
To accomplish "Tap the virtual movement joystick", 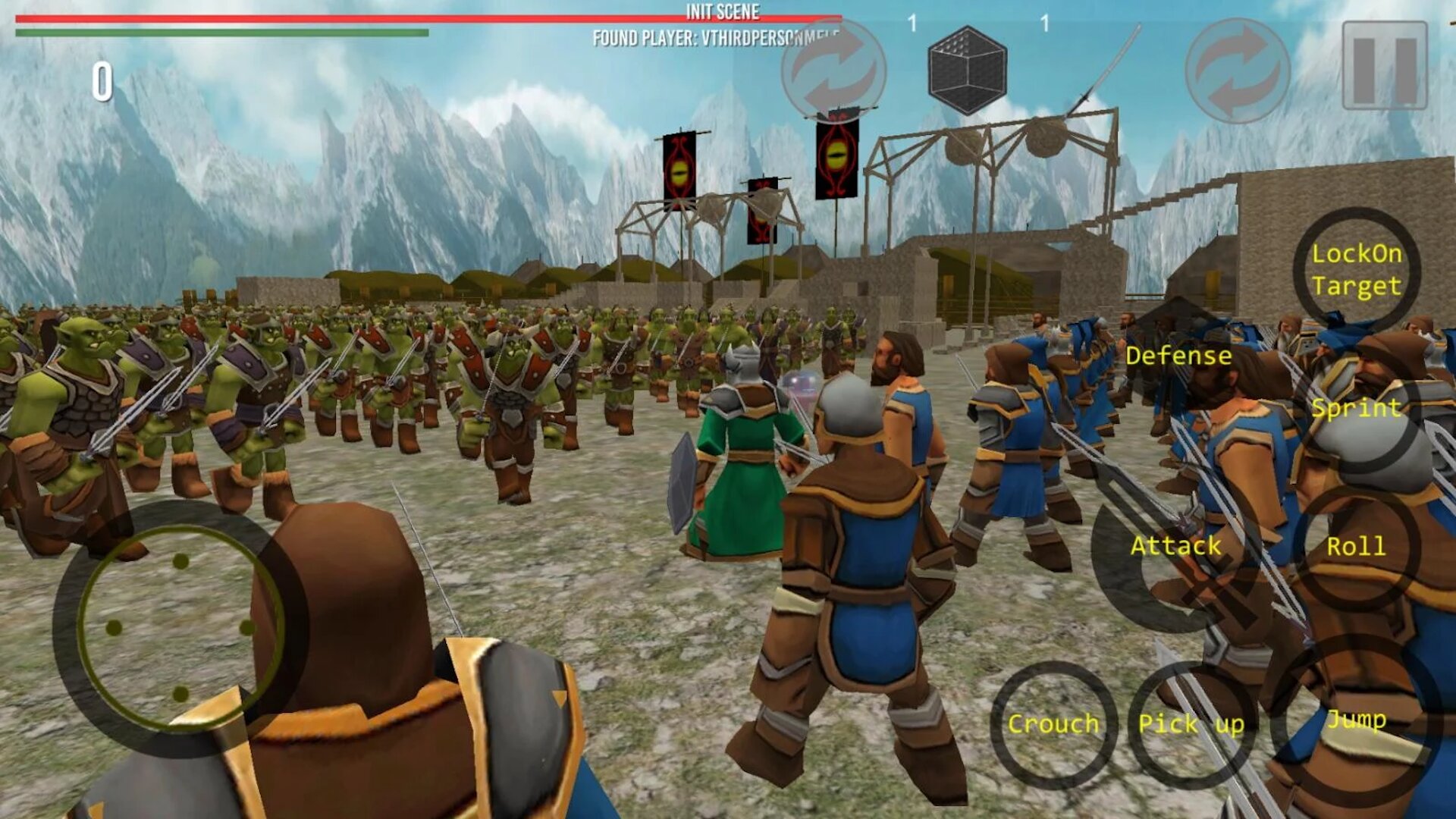I will pos(180,628).
